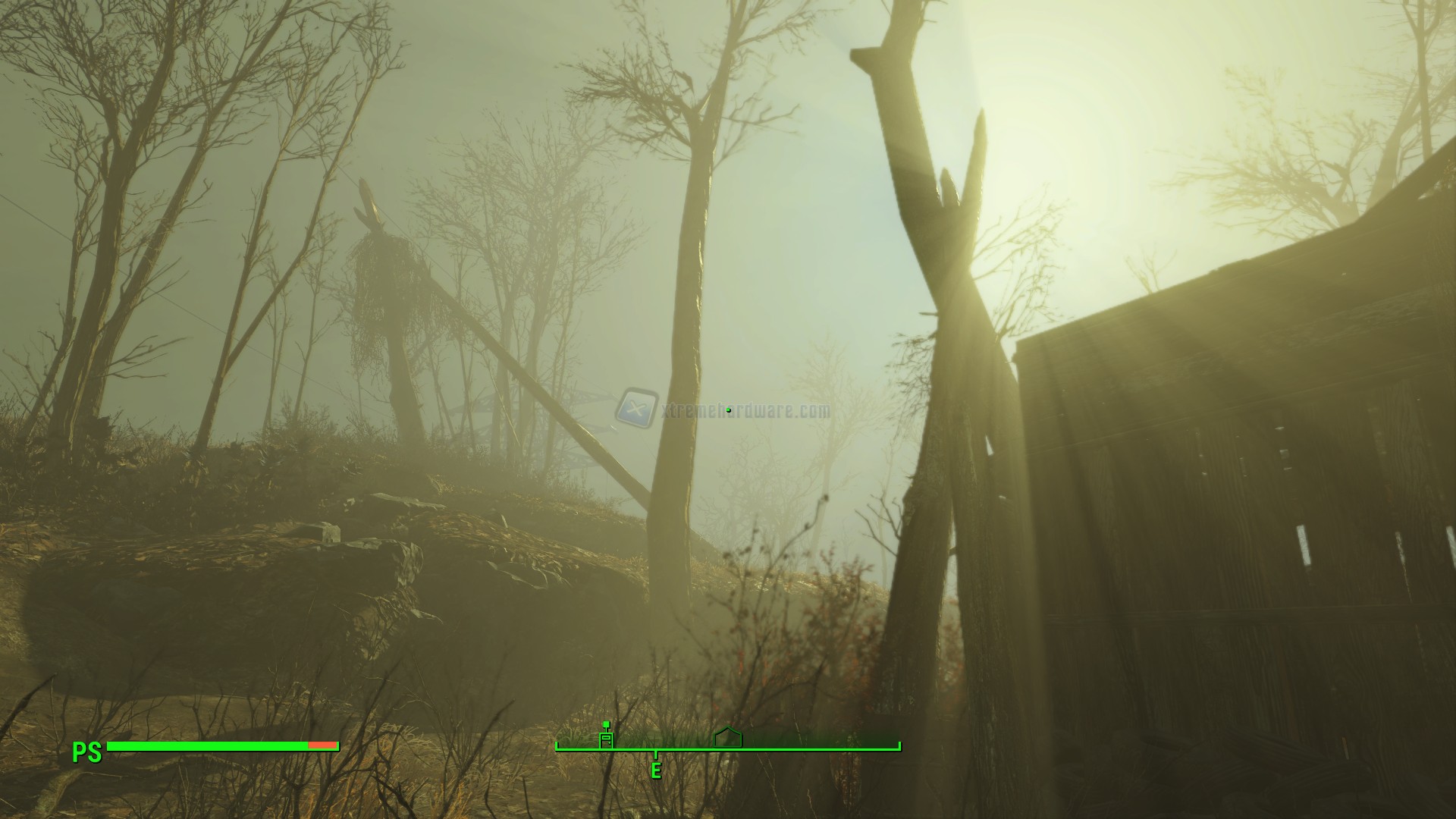This screenshot has width=1456, height=819.
Task: Select the house-shaped location marker on the compass
Action: tap(728, 737)
